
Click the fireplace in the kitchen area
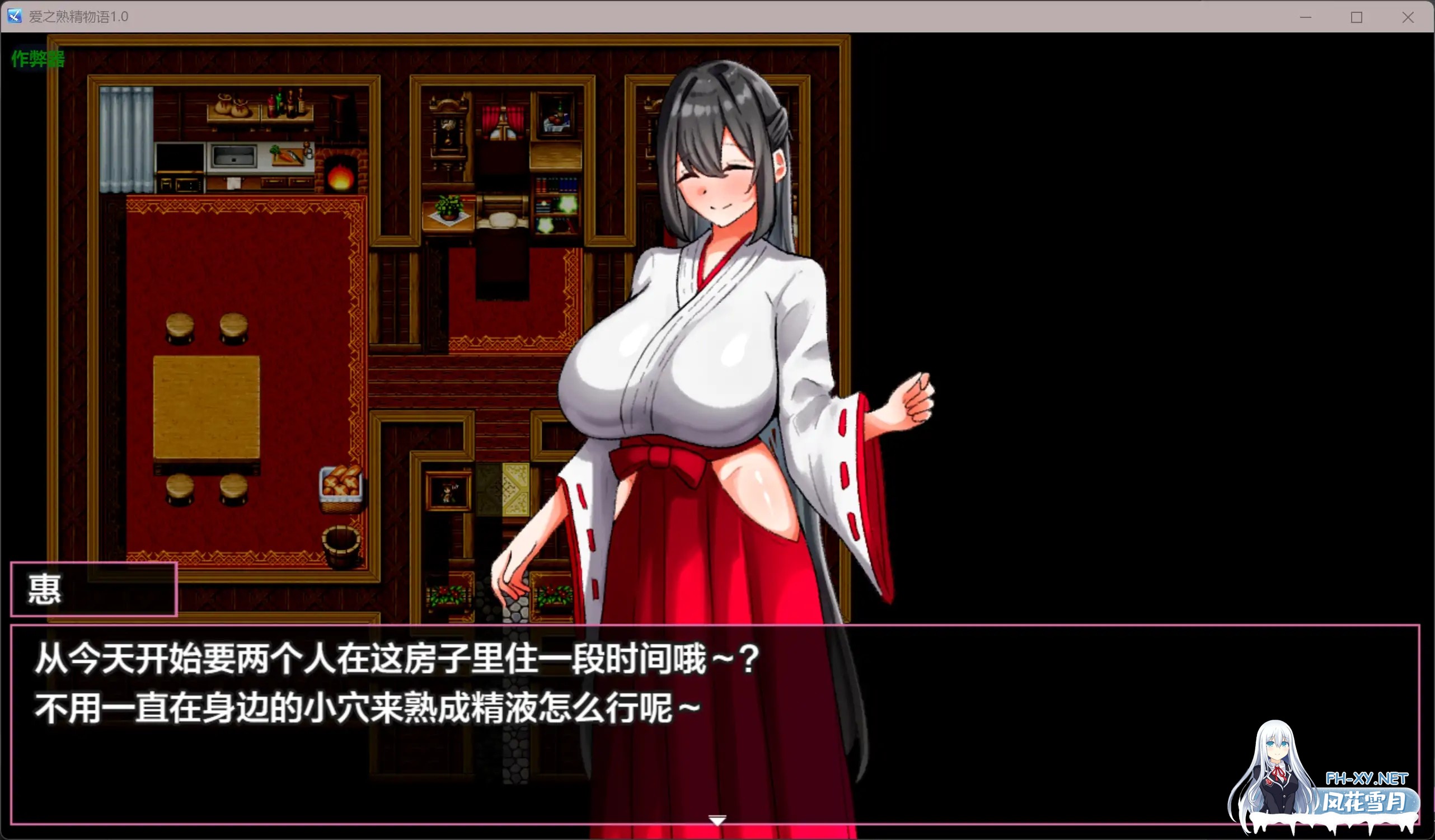pos(341,173)
